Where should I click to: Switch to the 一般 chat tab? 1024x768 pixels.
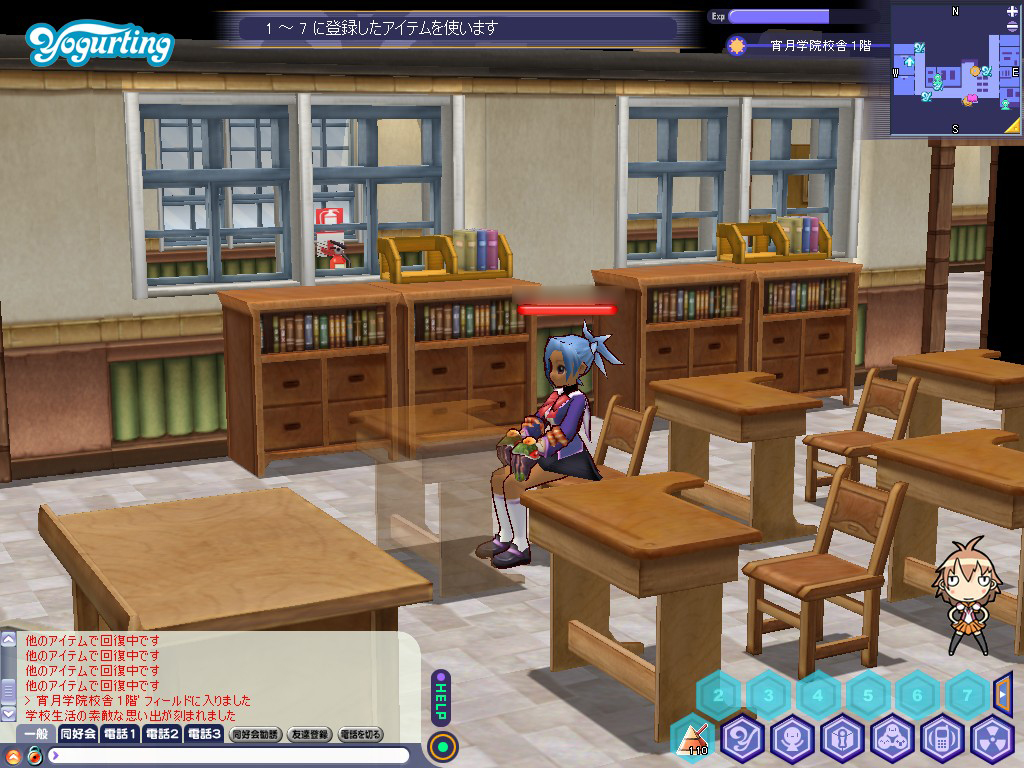(35, 734)
